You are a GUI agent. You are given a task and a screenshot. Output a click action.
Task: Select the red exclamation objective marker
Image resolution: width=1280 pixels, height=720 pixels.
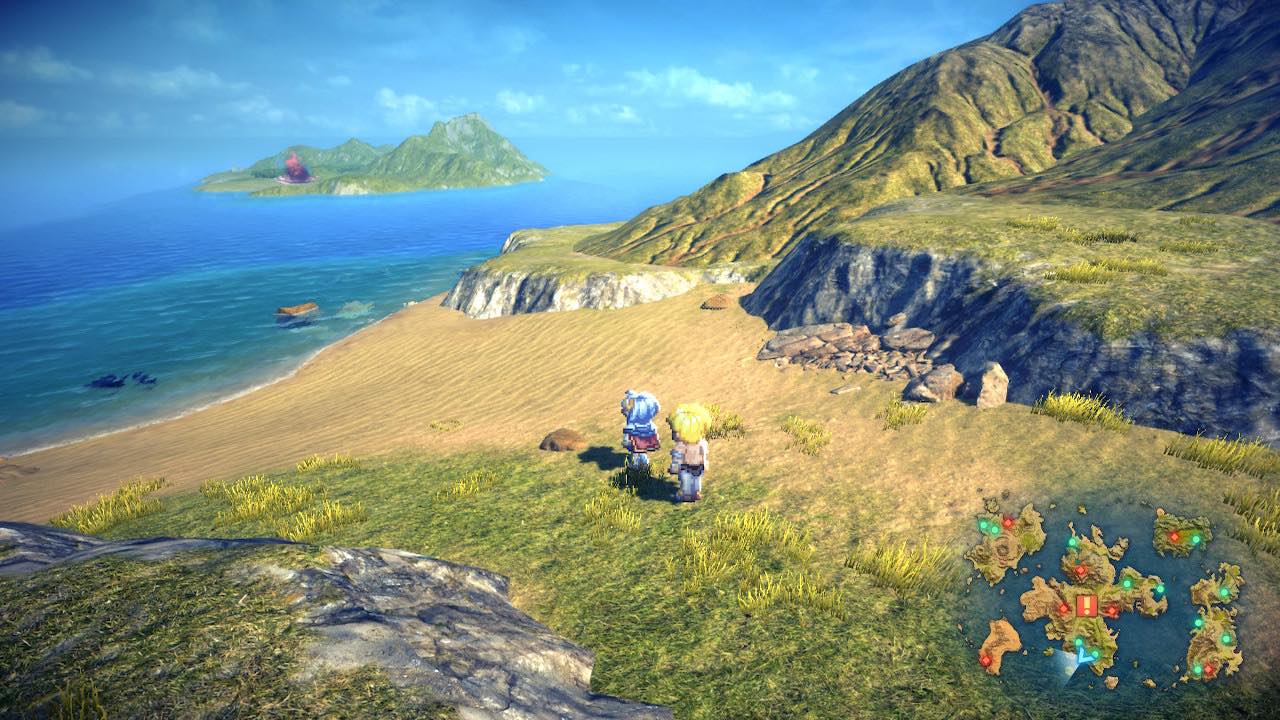click(x=1087, y=606)
